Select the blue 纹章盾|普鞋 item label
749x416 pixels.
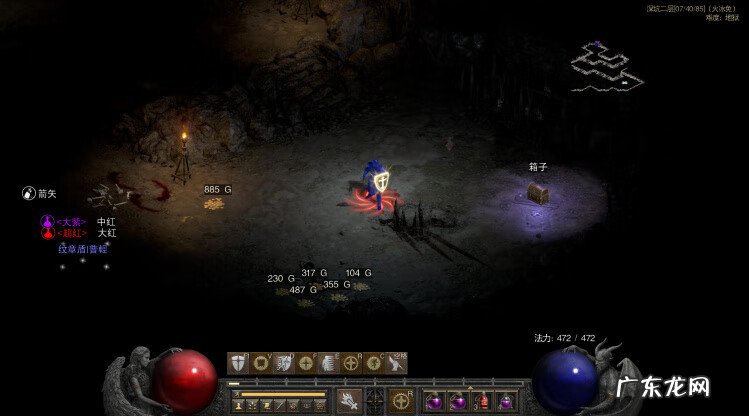pos(82,248)
